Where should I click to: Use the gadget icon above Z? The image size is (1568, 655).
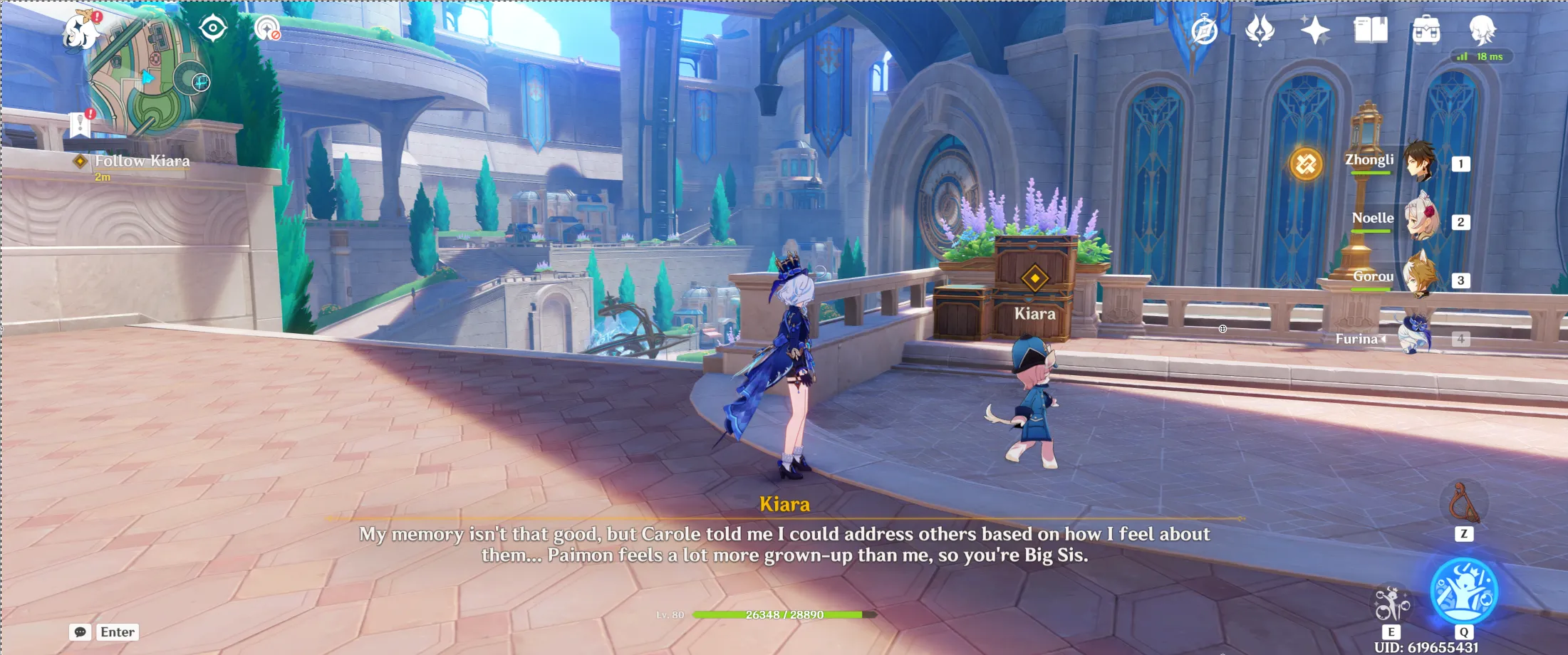click(x=1463, y=503)
